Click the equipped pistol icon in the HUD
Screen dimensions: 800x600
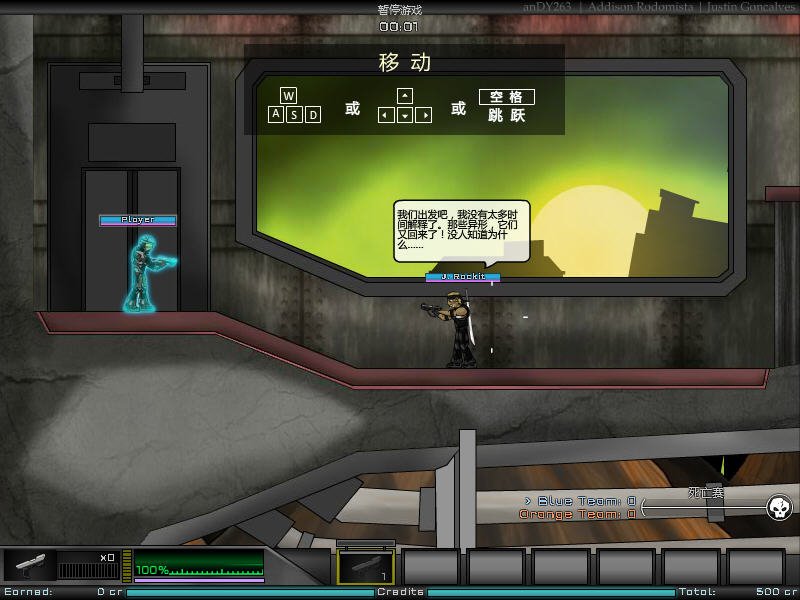click(x=28, y=566)
